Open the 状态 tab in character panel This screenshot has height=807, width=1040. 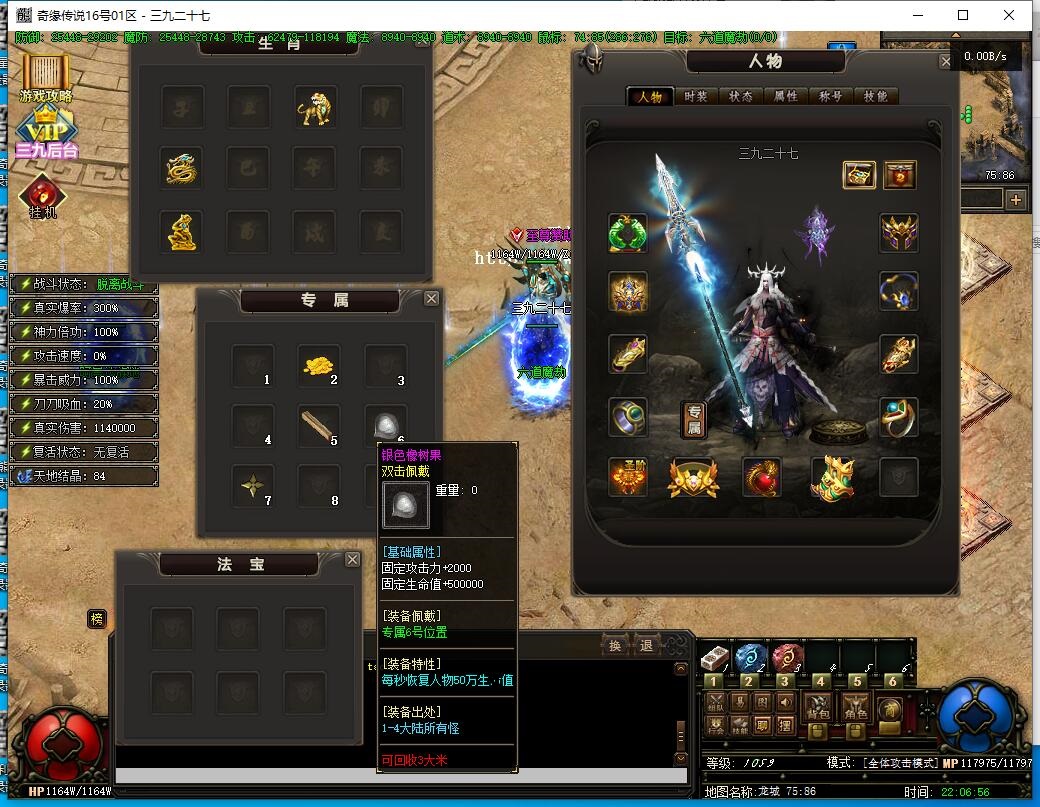click(x=741, y=97)
